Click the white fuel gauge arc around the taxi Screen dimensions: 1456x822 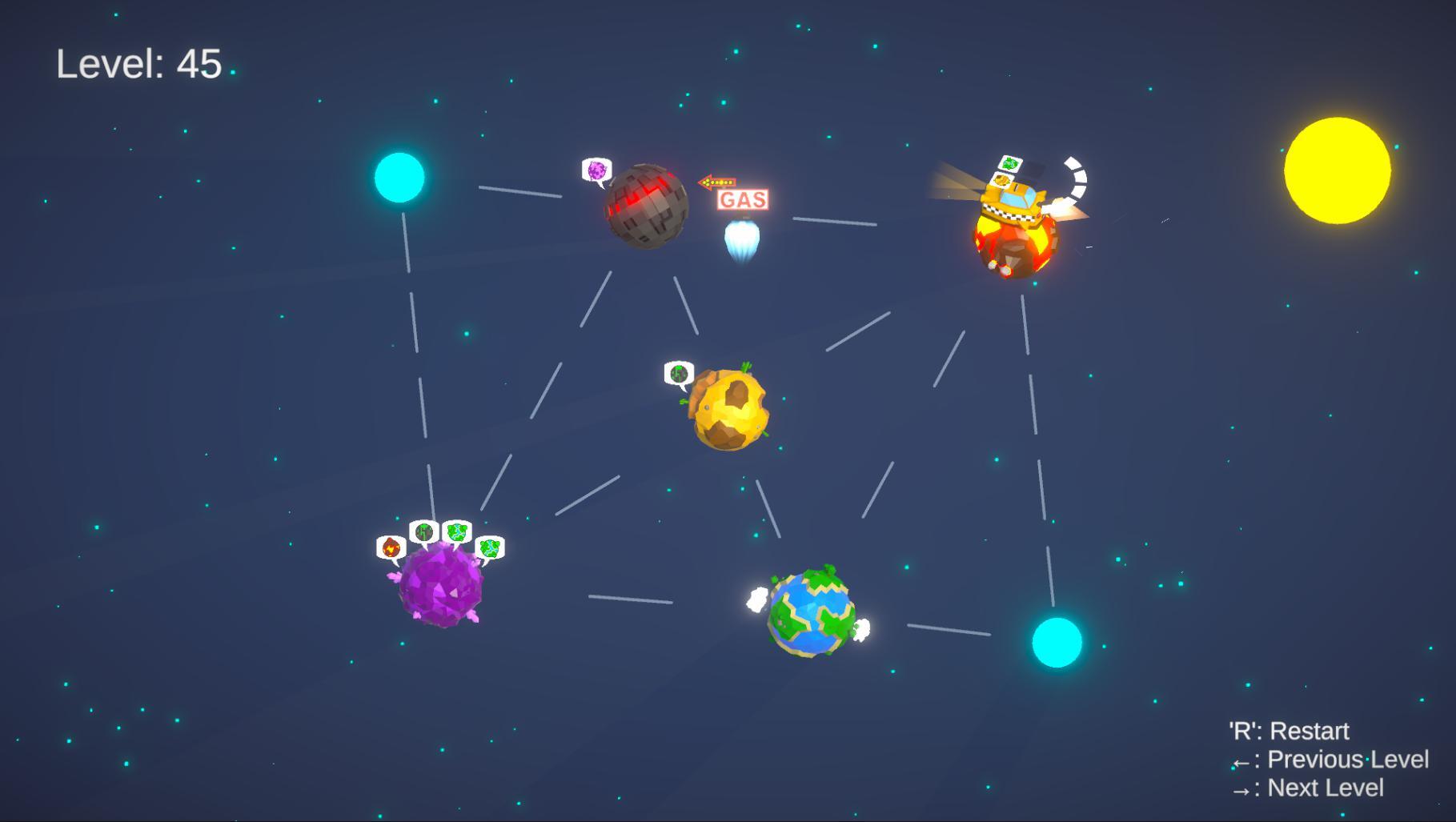(1079, 178)
